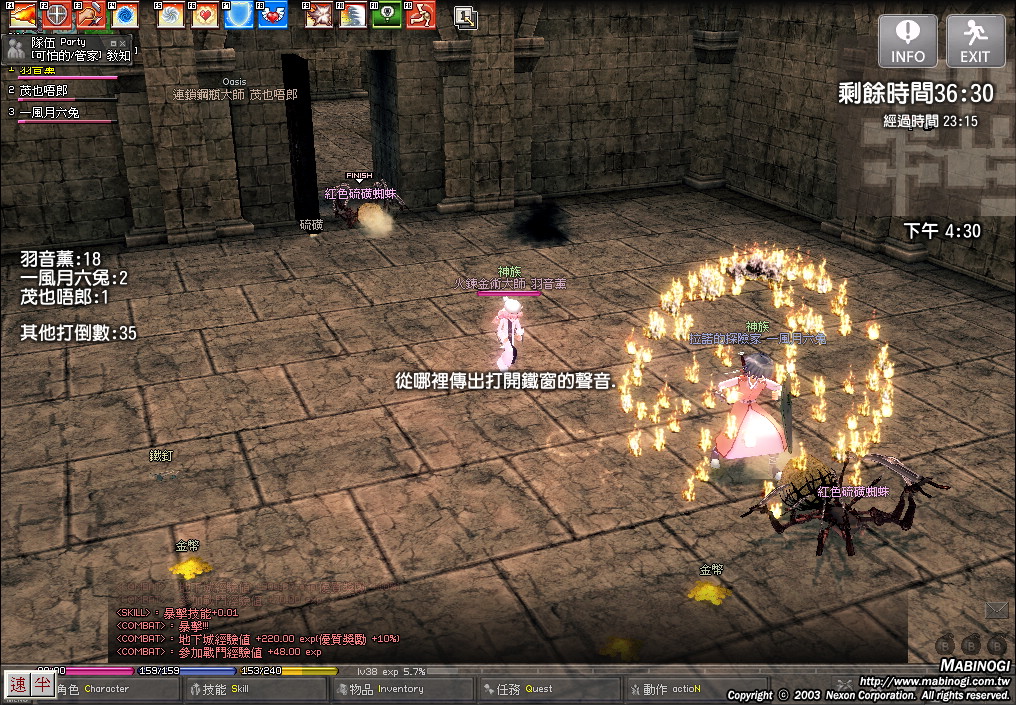Trigger the explosion burst skill on F9

[x=320, y=15]
